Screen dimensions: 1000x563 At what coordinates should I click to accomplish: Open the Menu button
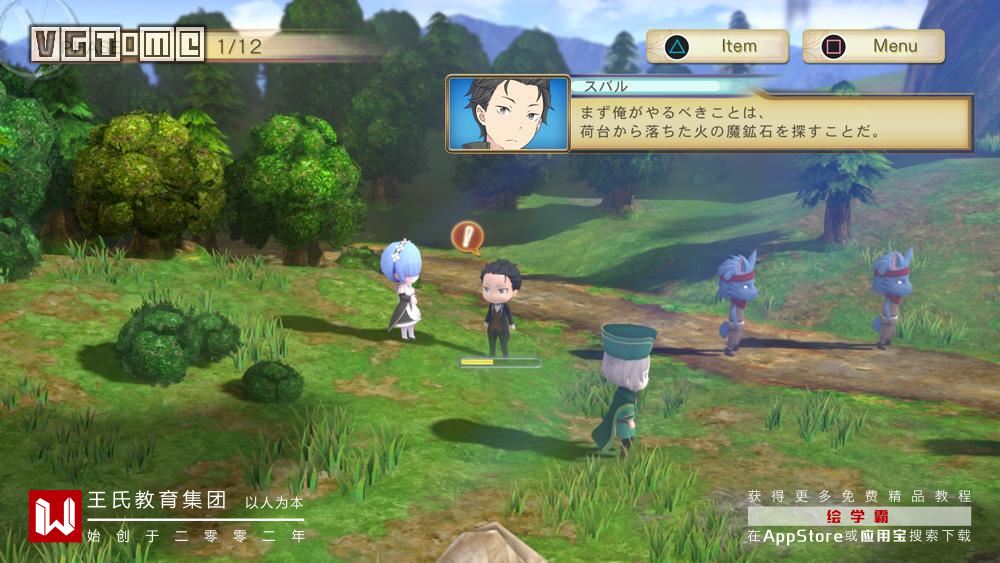pyautogui.click(x=873, y=46)
